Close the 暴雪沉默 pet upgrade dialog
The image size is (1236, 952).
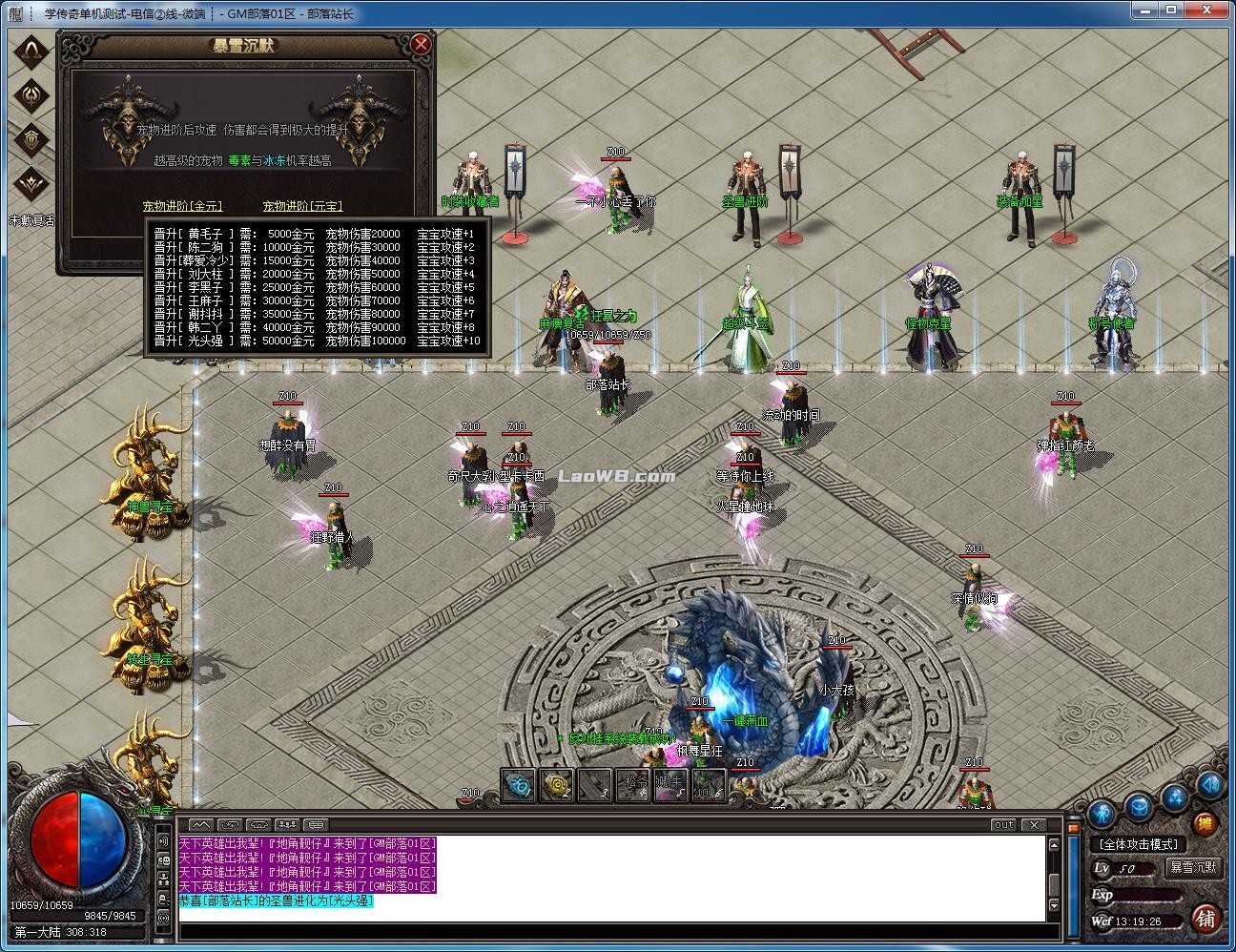click(x=421, y=45)
